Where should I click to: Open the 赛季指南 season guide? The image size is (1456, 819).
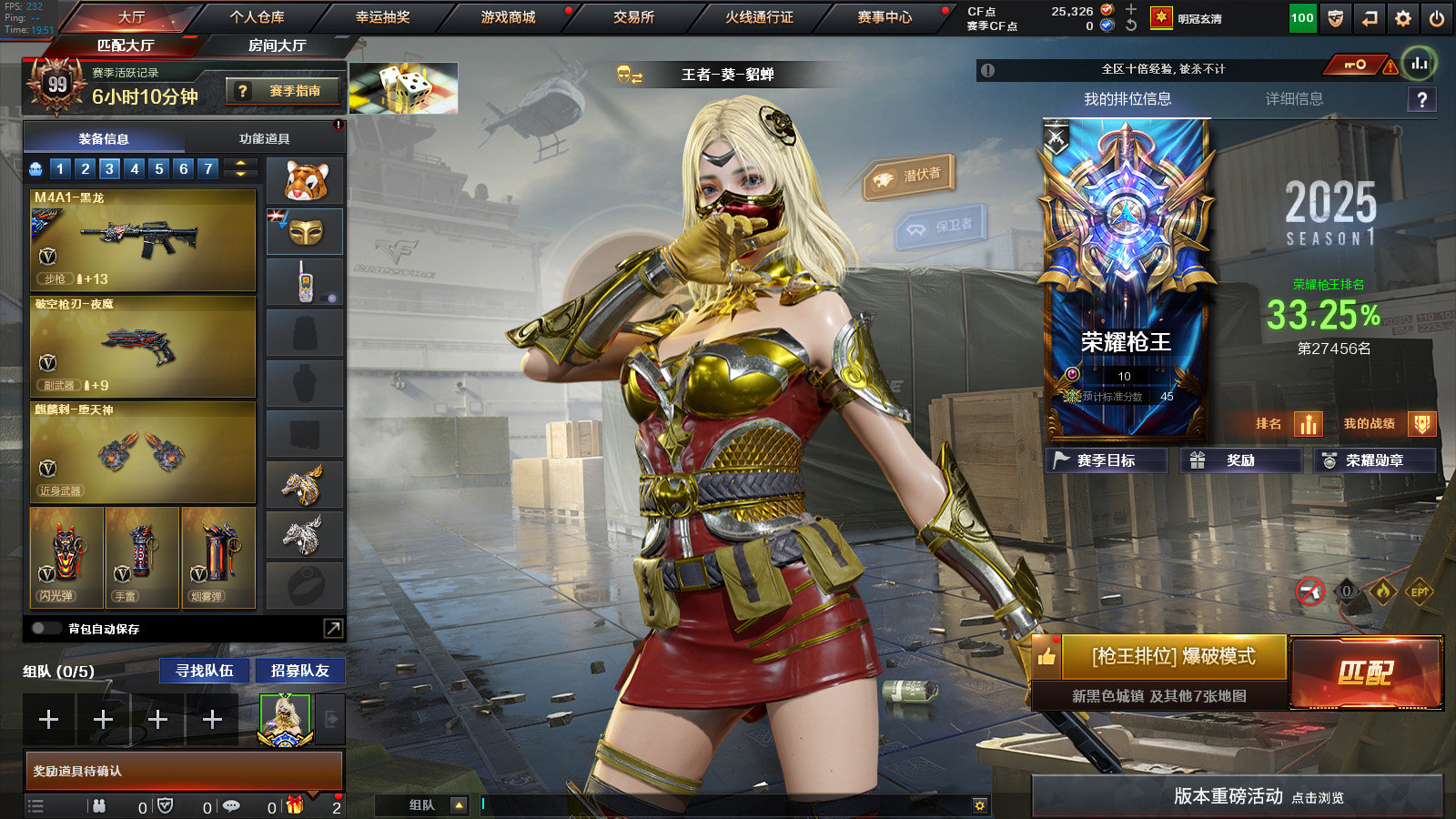point(284,91)
